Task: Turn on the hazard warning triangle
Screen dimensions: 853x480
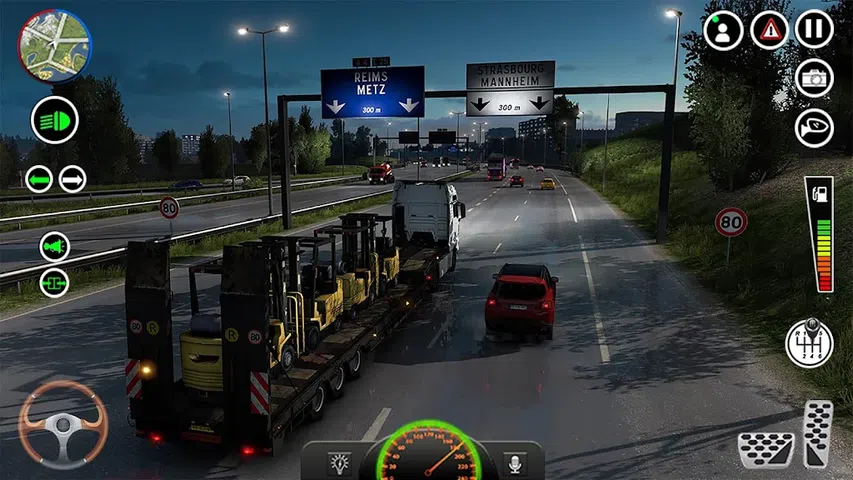Action: (x=769, y=30)
